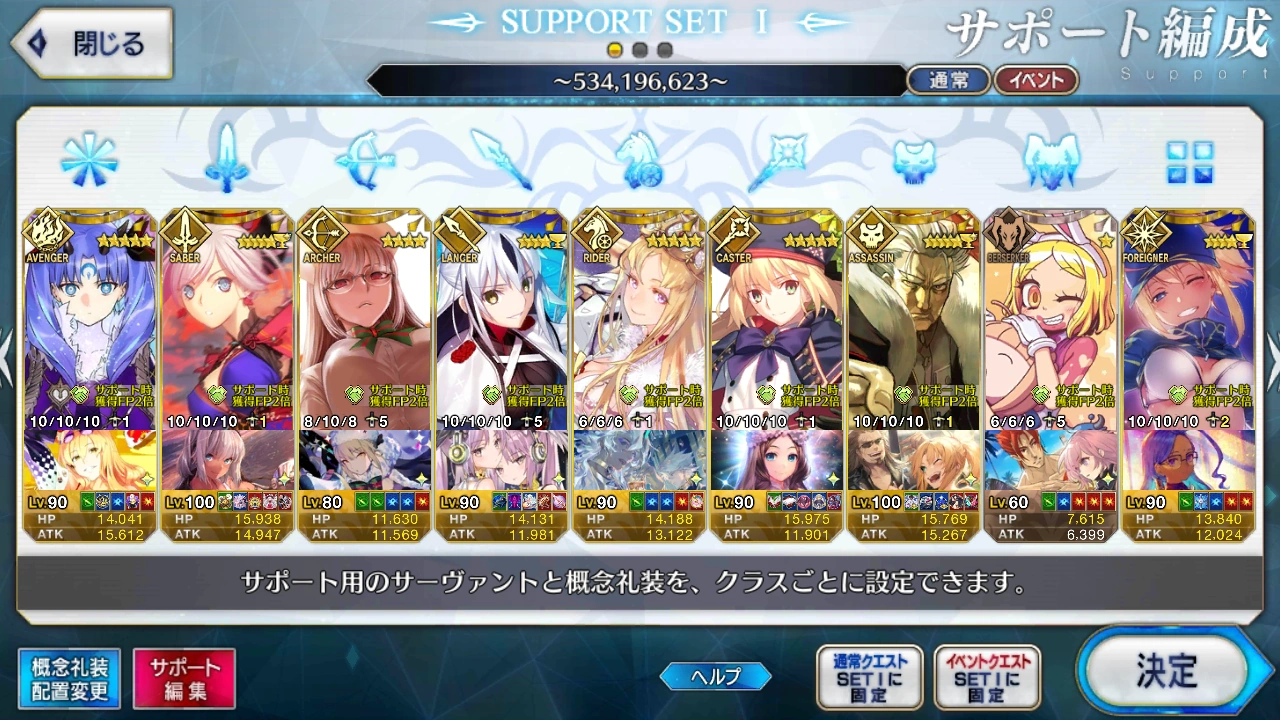Open the ヘルプ help panel

coord(715,676)
